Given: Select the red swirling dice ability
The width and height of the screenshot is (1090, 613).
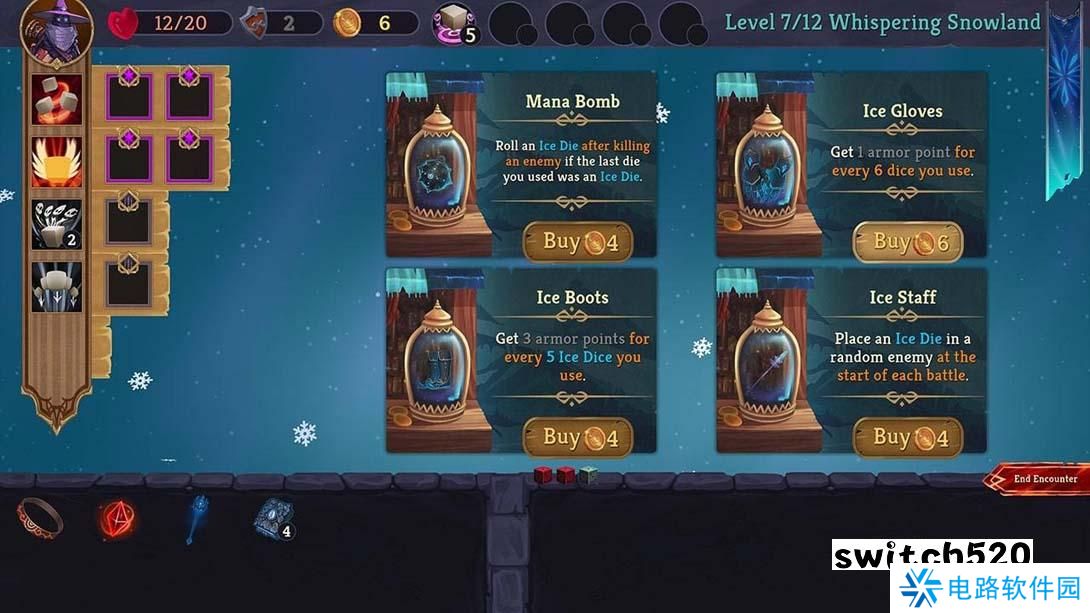Looking at the screenshot, I should click(57, 100).
